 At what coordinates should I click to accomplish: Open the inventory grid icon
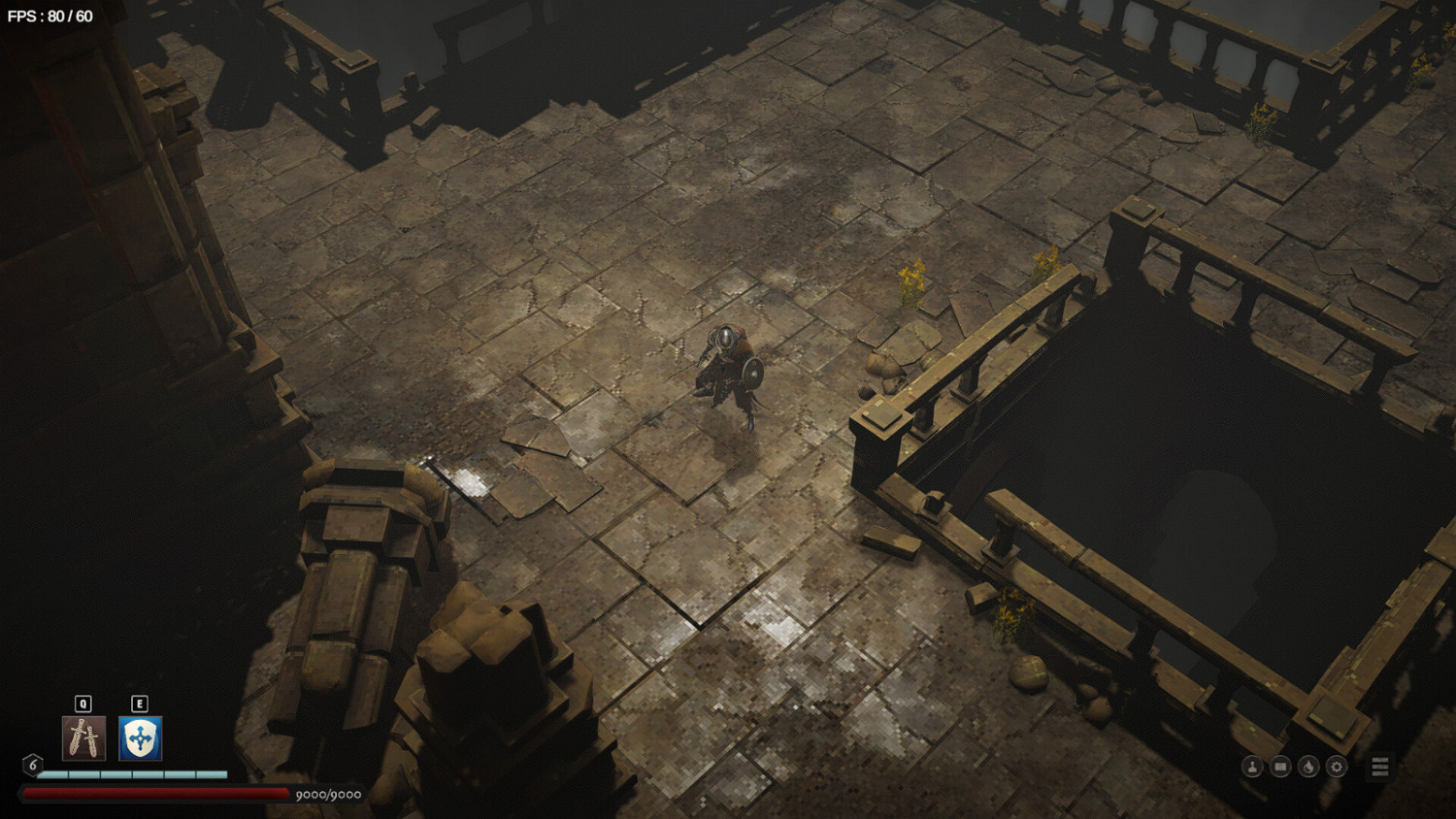1280,766
